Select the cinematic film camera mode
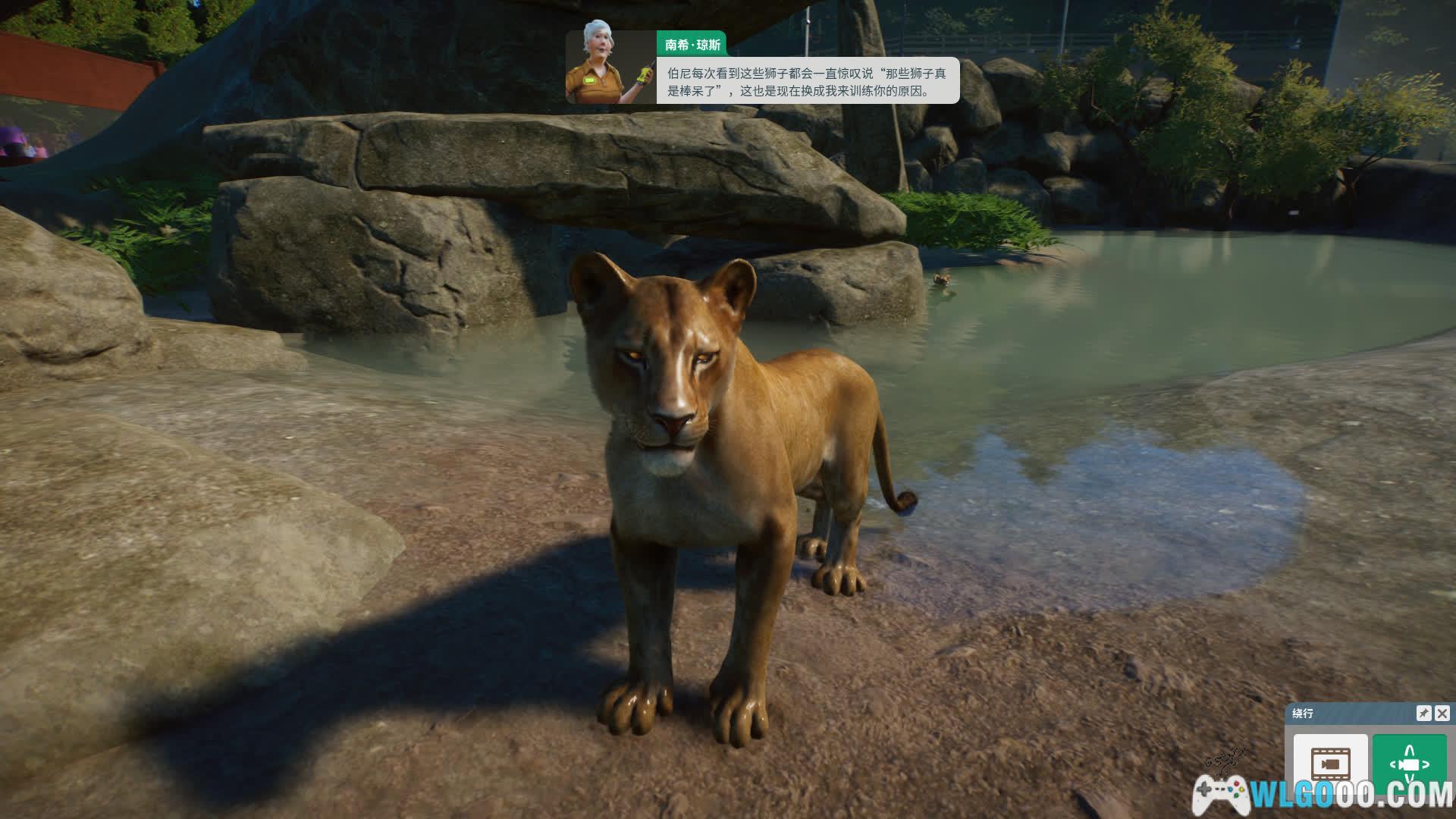 pyautogui.click(x=1330, y=761)
